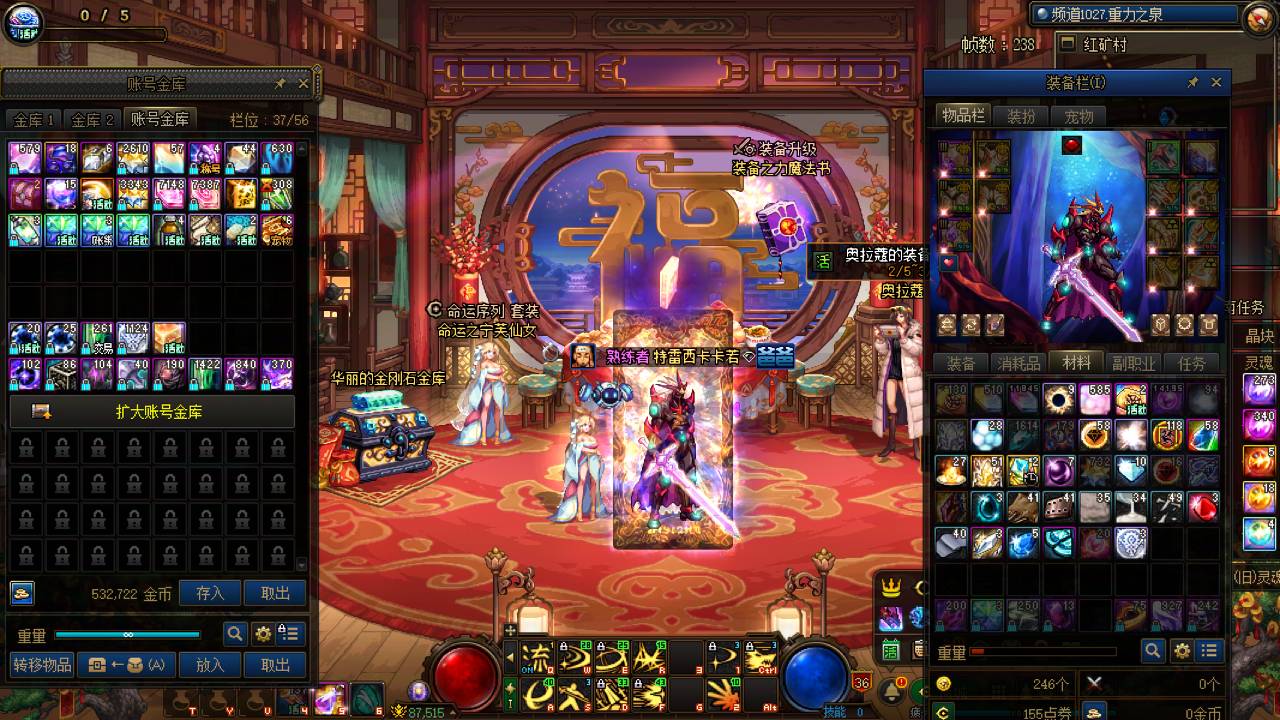Select the 红矿村 location checkbox
Image resolution: width=1280 pixels, height=720 pixels.
pyautogui.click(x=1067, y=45)
